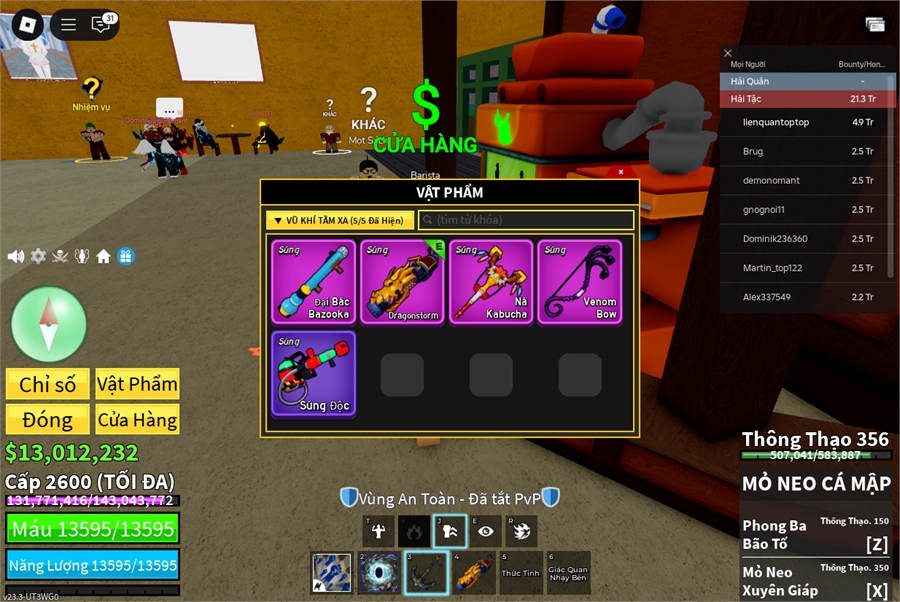900x602 pixels.
Task: Mute sound with the speaker icon
Action: [16, 256]
